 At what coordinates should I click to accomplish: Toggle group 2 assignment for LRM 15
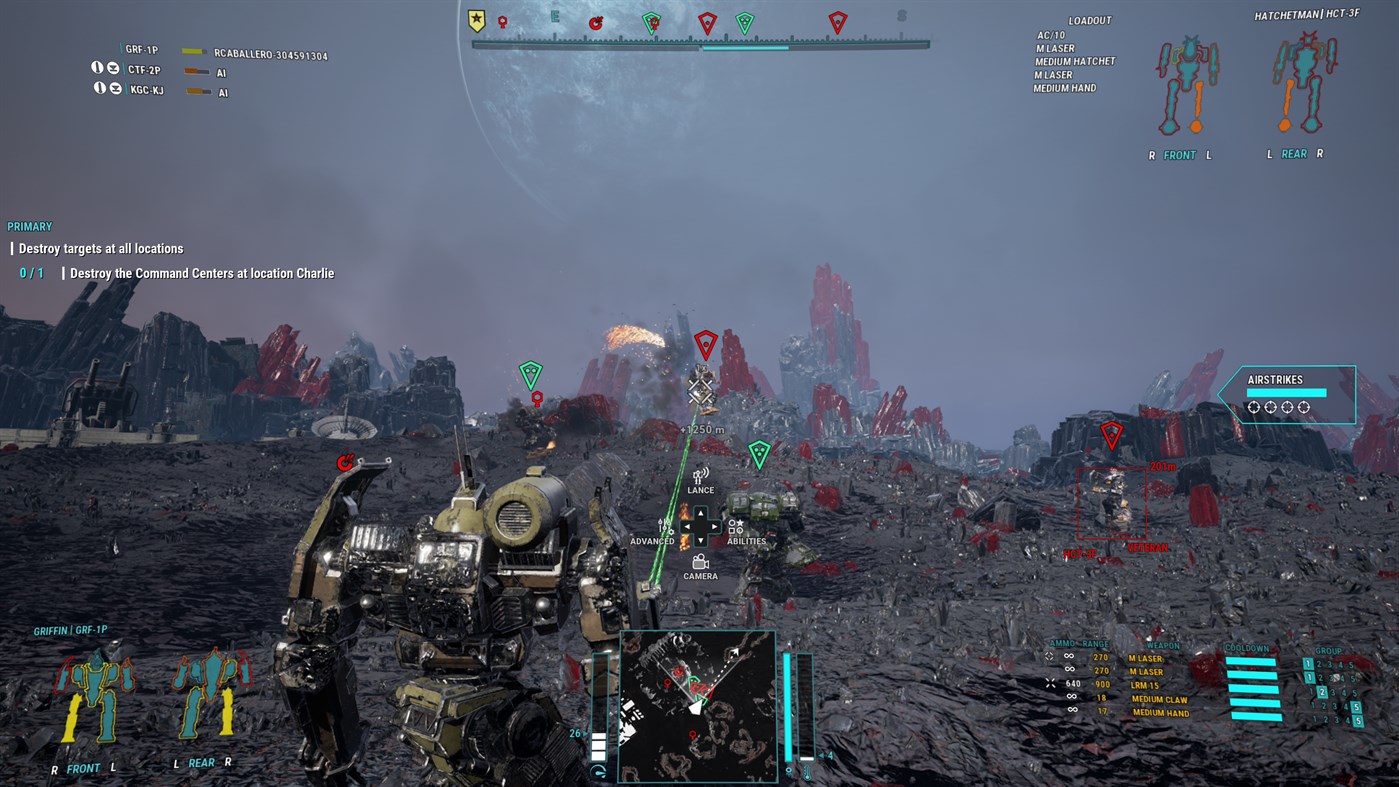[1323, 691]
